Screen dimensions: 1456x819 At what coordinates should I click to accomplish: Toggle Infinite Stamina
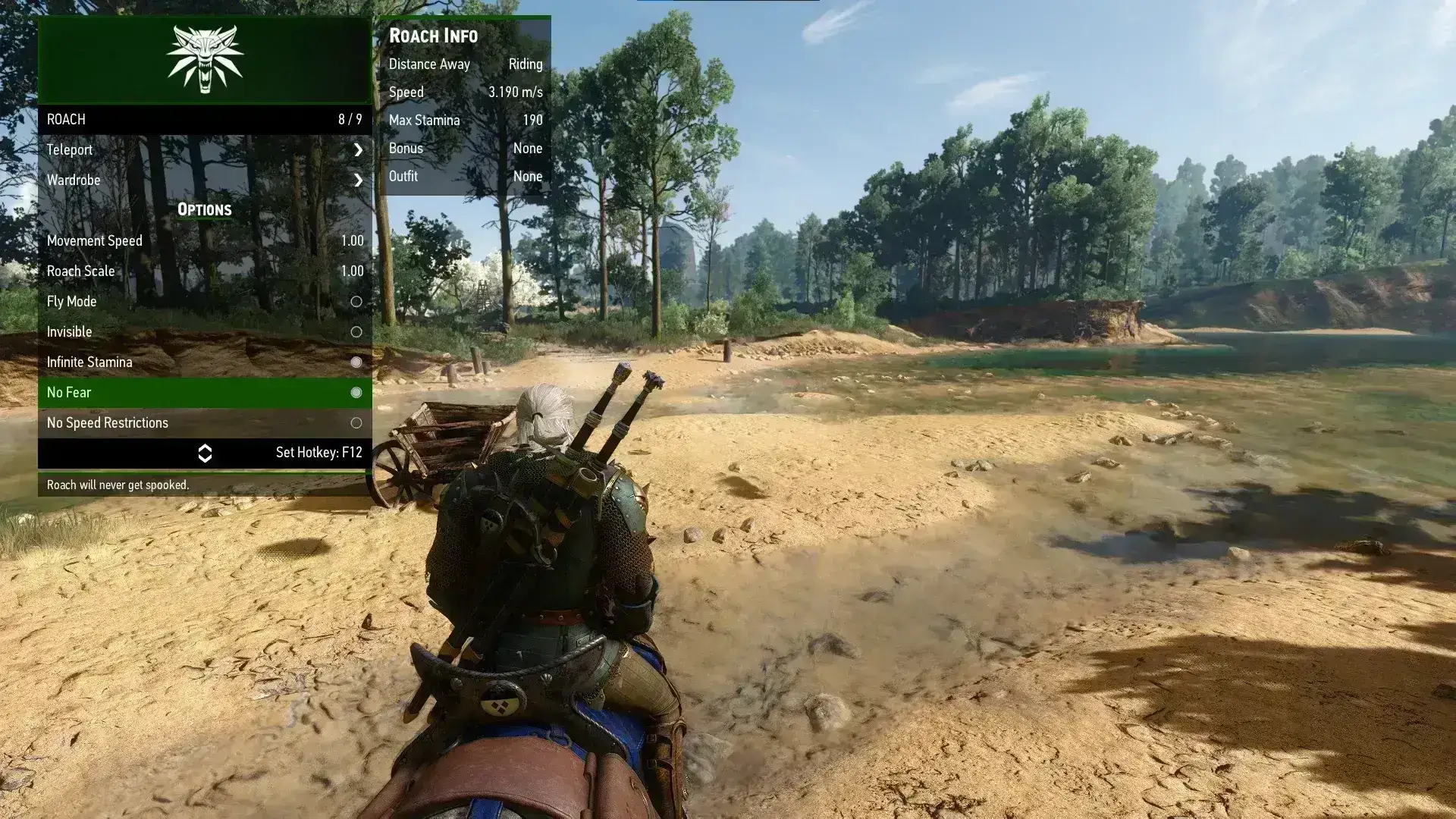click(x=356, y=362)
